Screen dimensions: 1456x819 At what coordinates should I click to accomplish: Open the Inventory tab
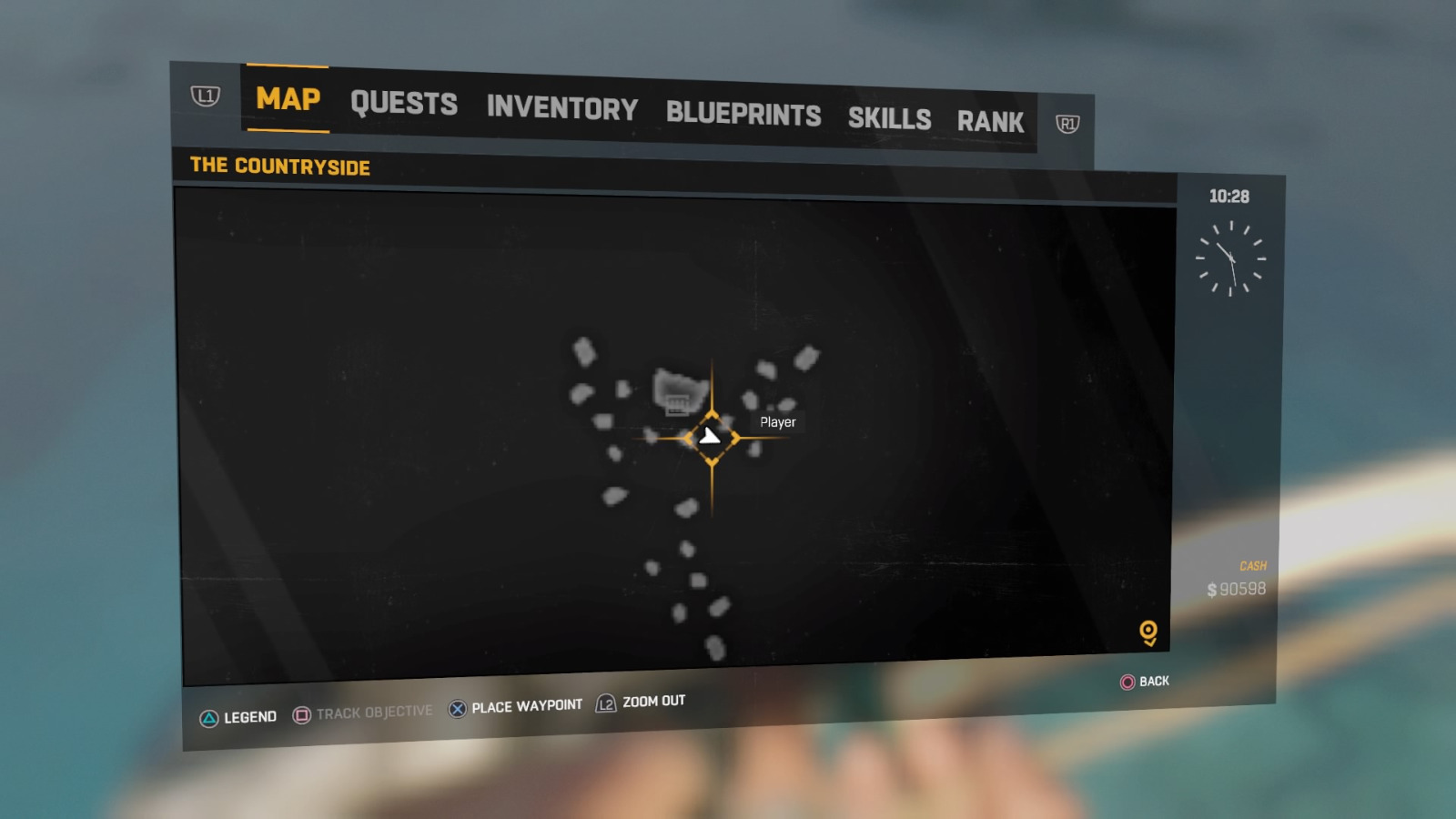point(561,108)
